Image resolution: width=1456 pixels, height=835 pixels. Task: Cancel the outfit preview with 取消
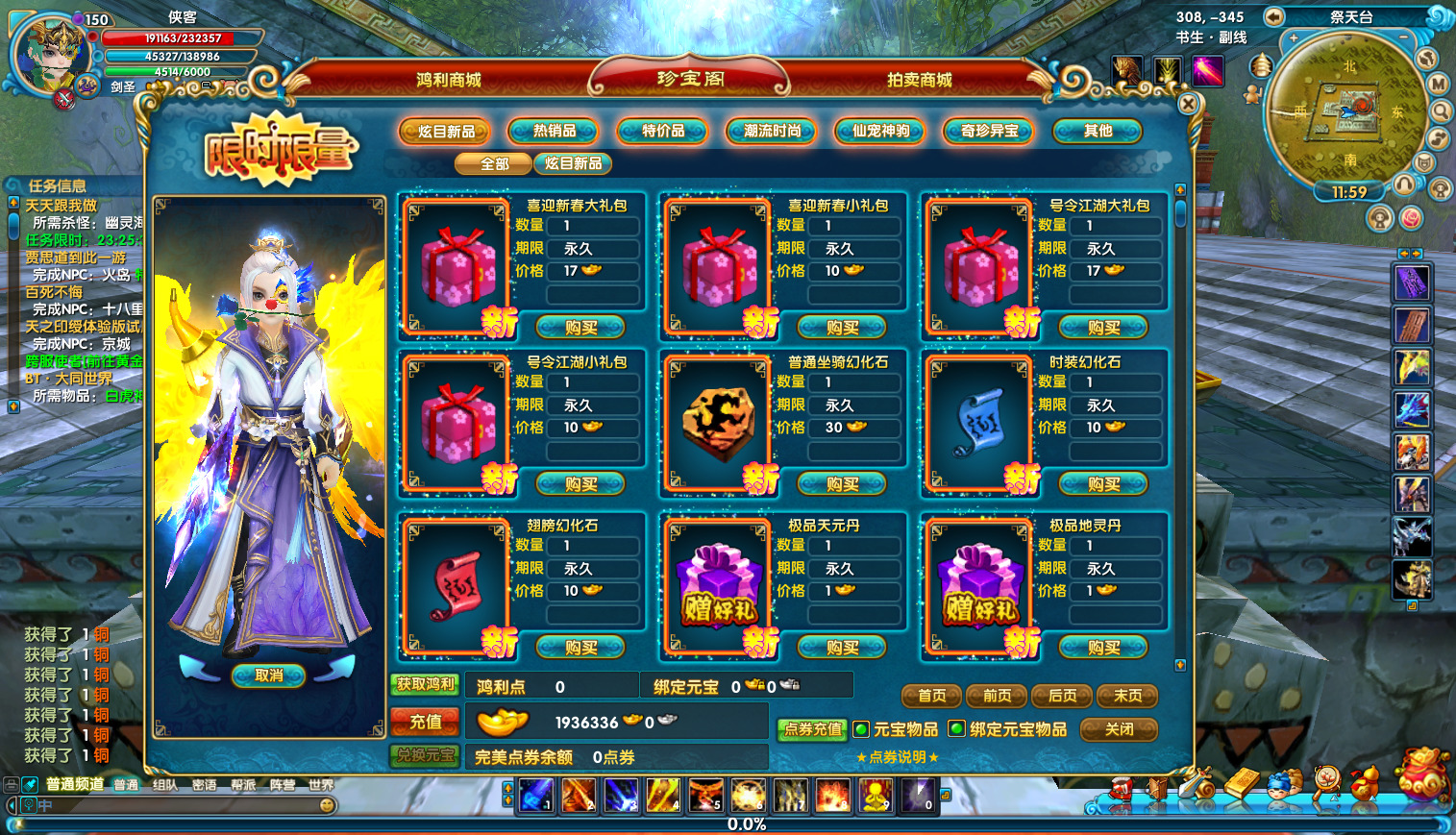tap(269, 675)
